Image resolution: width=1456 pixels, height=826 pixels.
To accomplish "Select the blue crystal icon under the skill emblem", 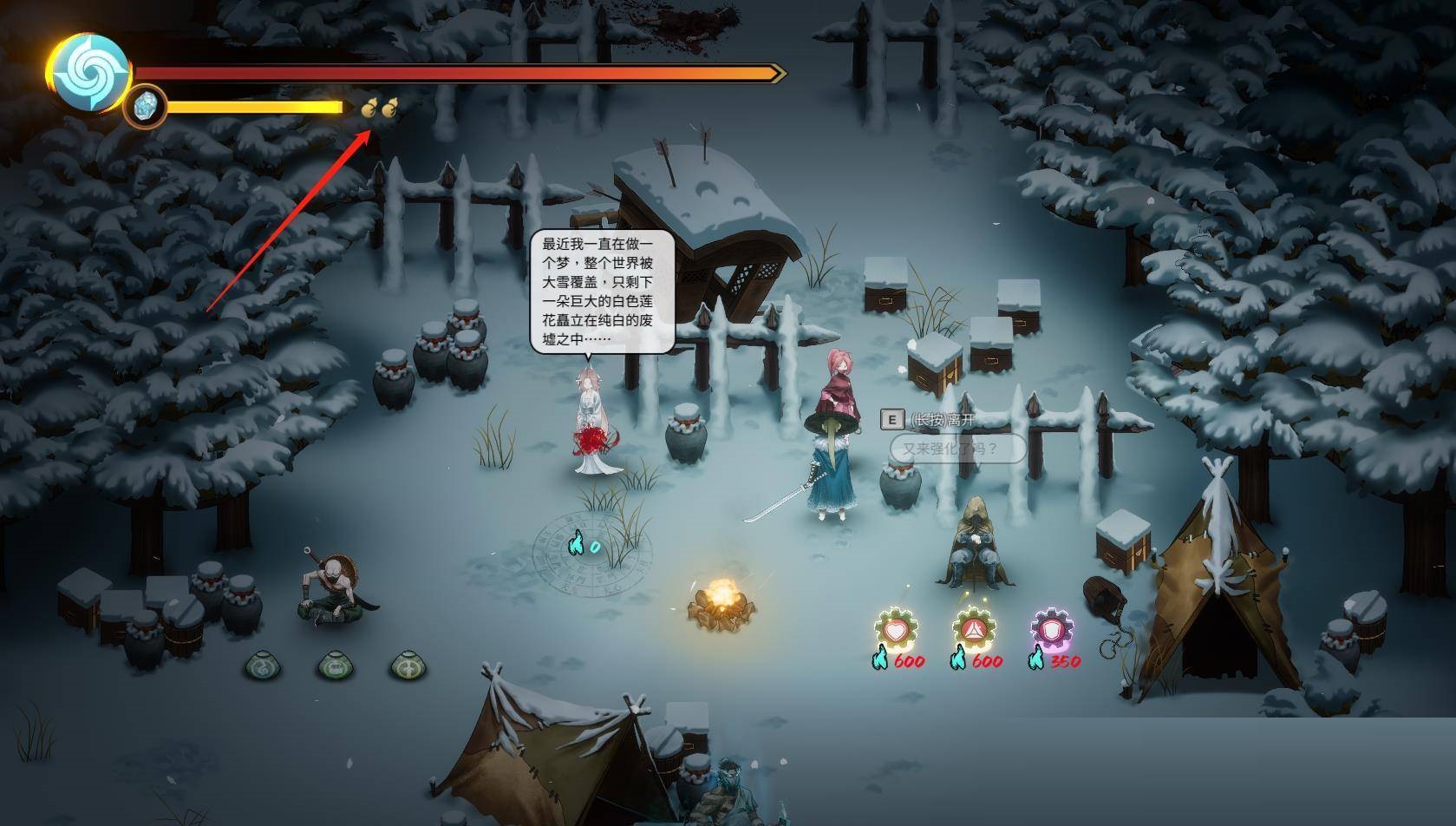I will pos(147,106).
